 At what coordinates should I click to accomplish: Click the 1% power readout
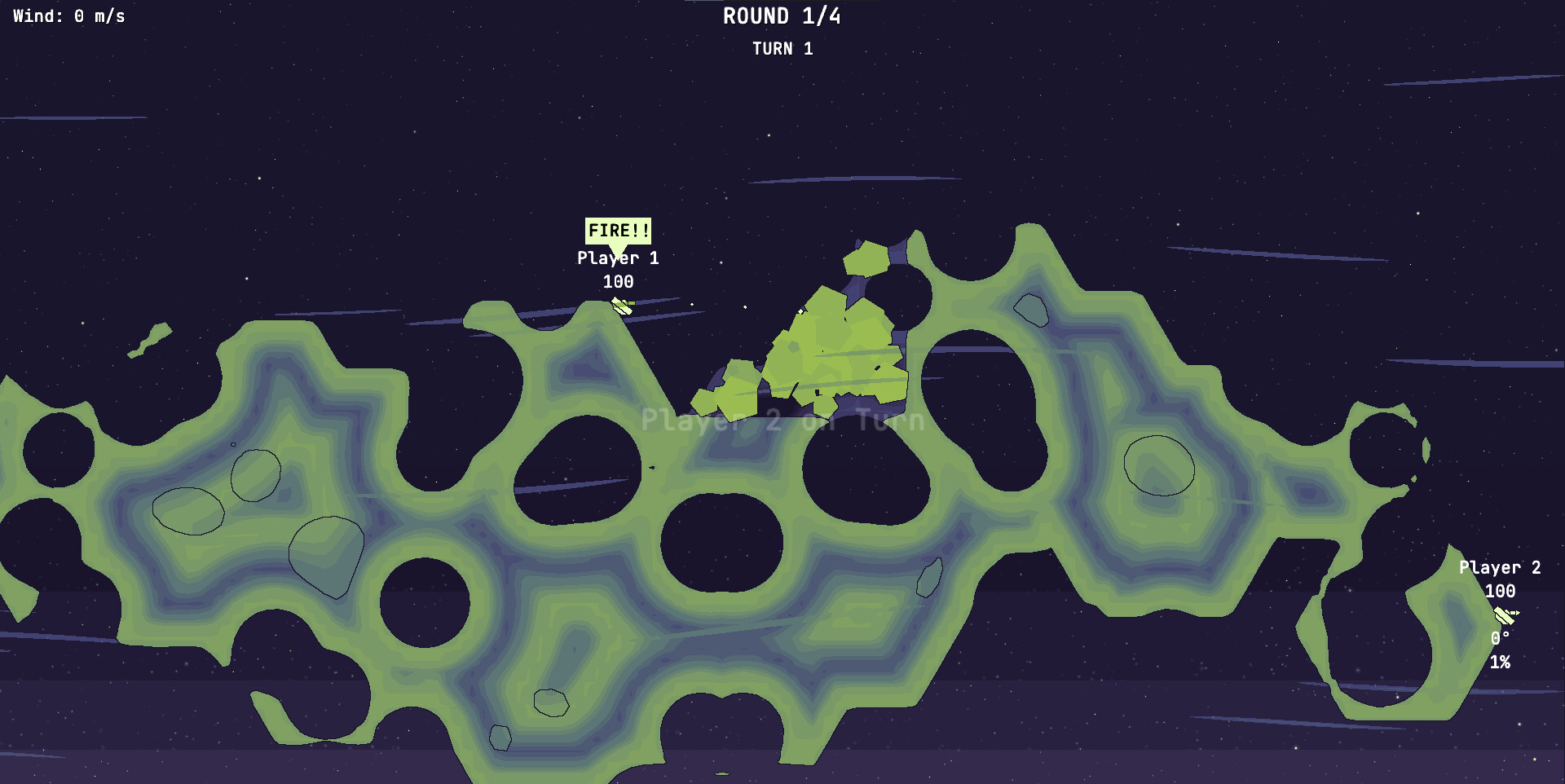[x=1502, y=663]
